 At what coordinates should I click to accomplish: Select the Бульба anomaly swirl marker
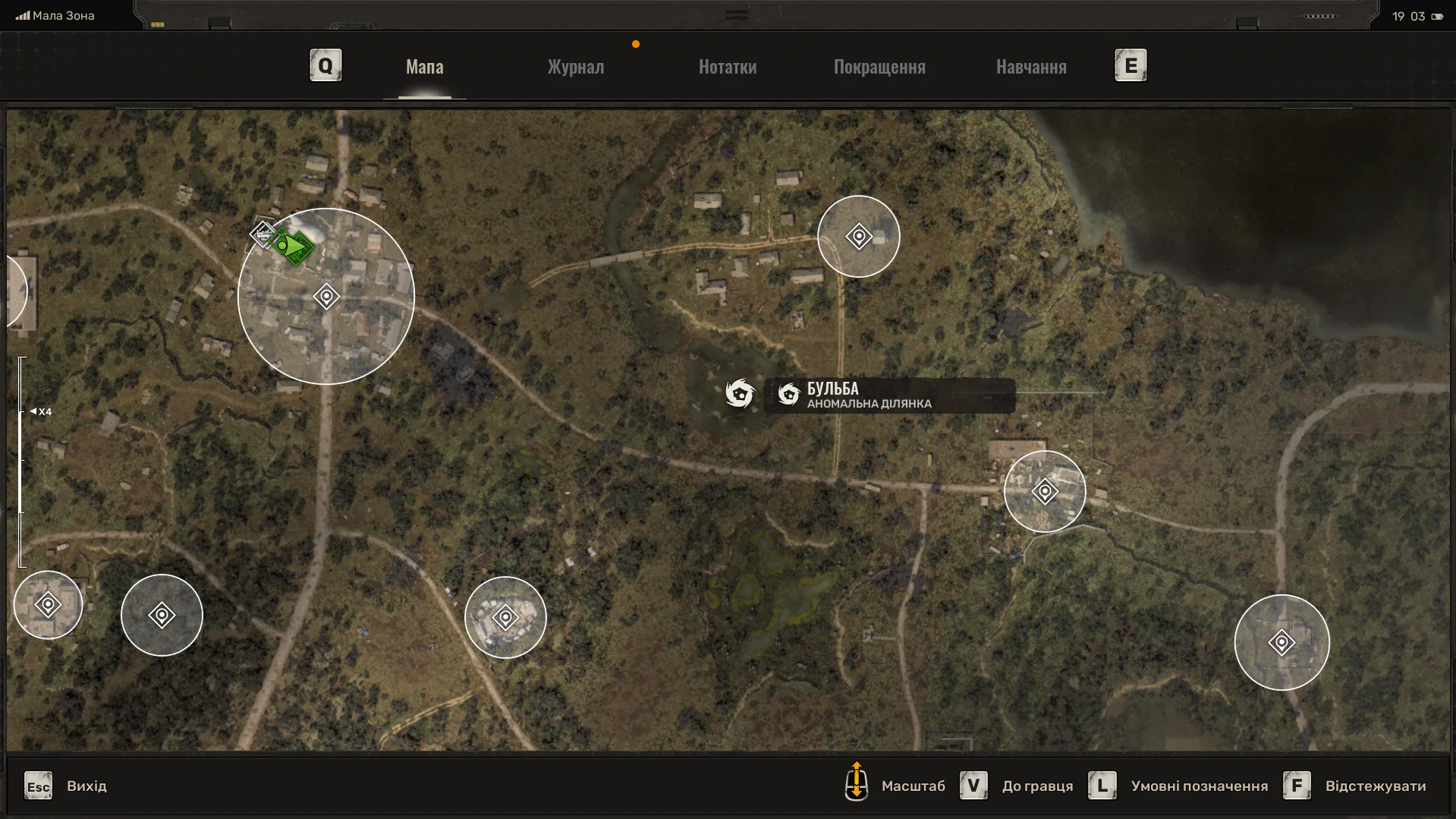[739, 393]
